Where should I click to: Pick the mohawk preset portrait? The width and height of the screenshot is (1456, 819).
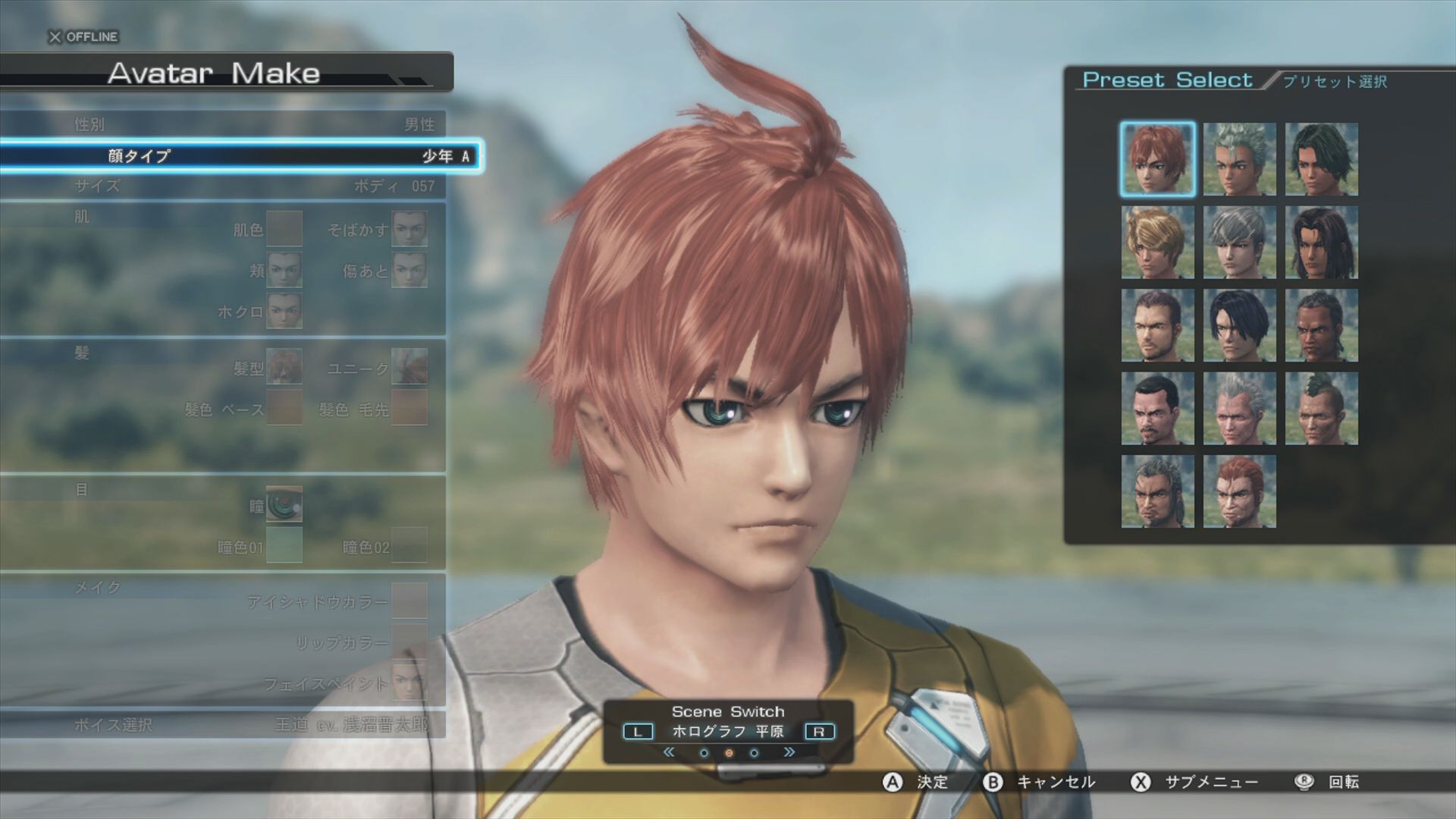1321,408
